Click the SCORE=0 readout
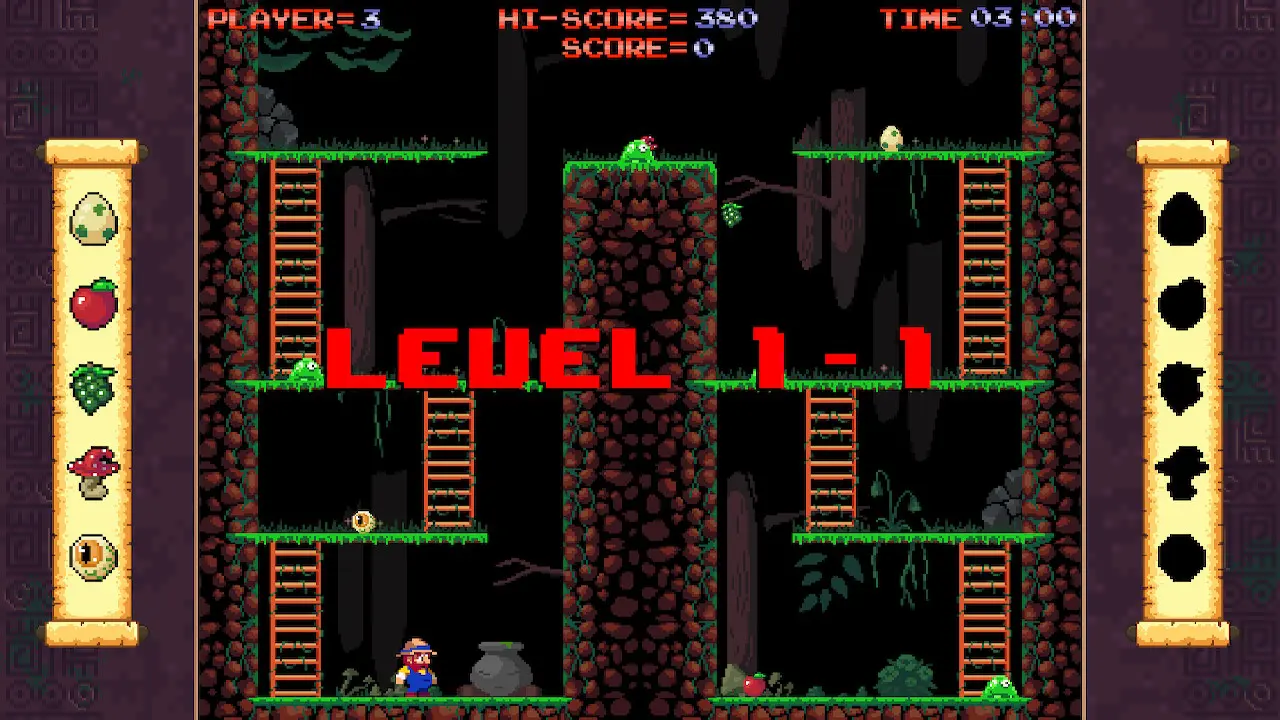Screen dimensions: 1280x720 pos(637,47)
